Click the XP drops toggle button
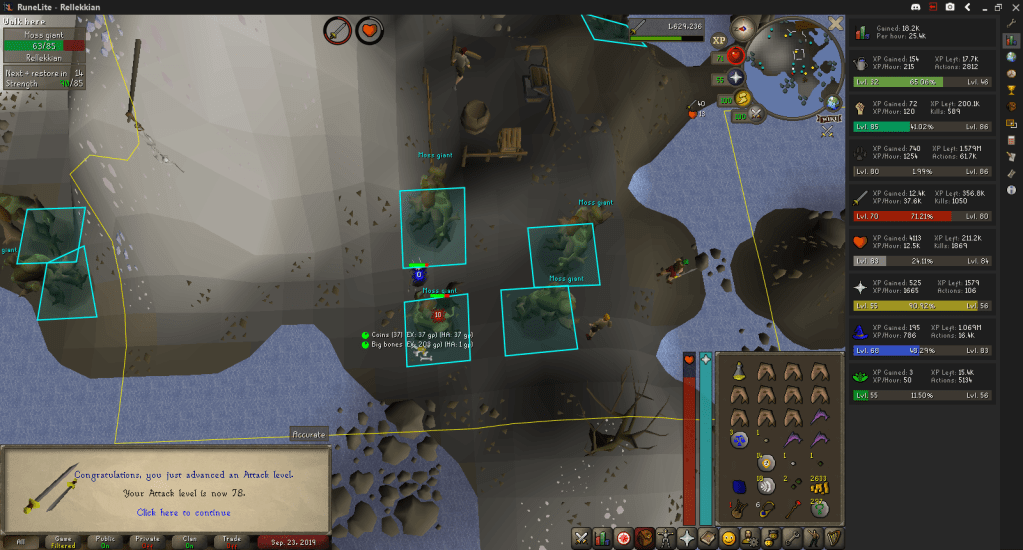The height and width of the screenshot is (550, 1023). [719, 41]
